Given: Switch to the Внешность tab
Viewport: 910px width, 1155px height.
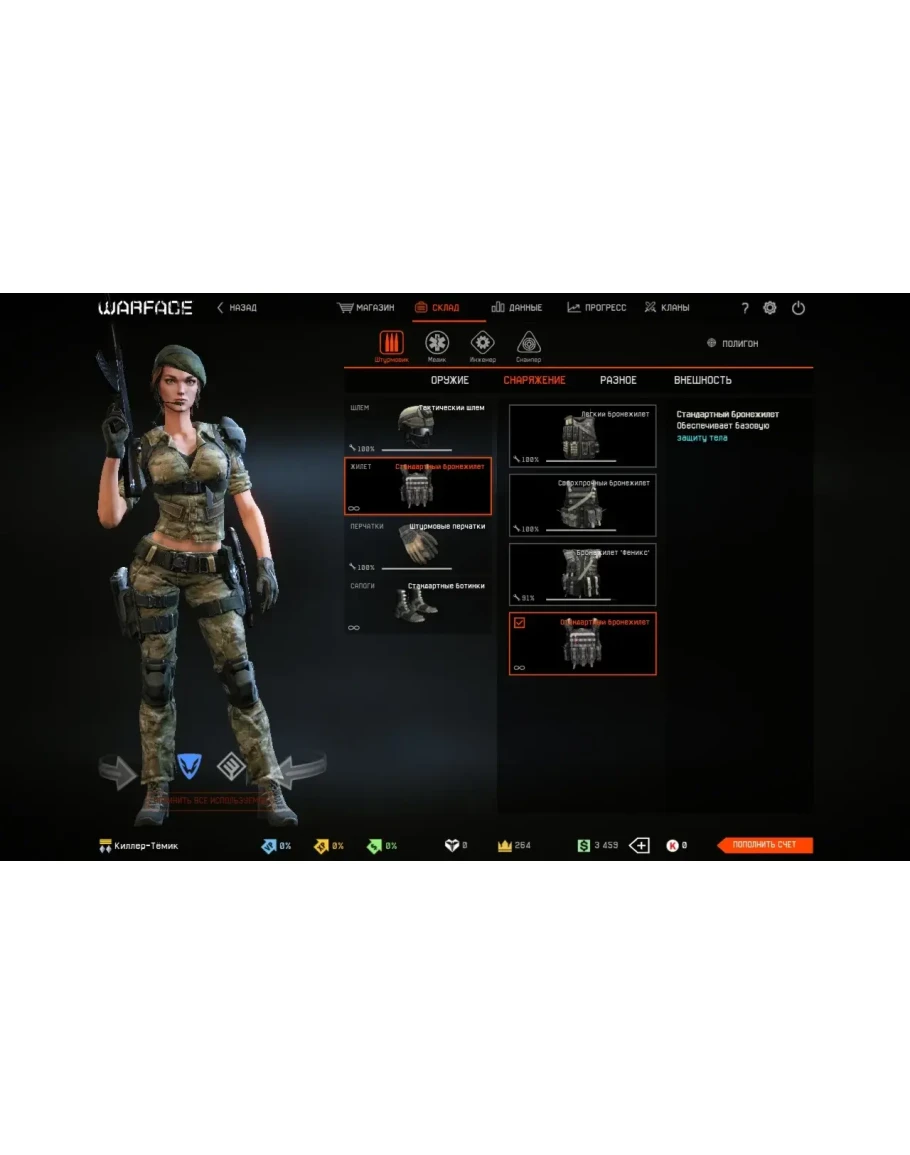Looking at the screenshot, I should [702, 381].
